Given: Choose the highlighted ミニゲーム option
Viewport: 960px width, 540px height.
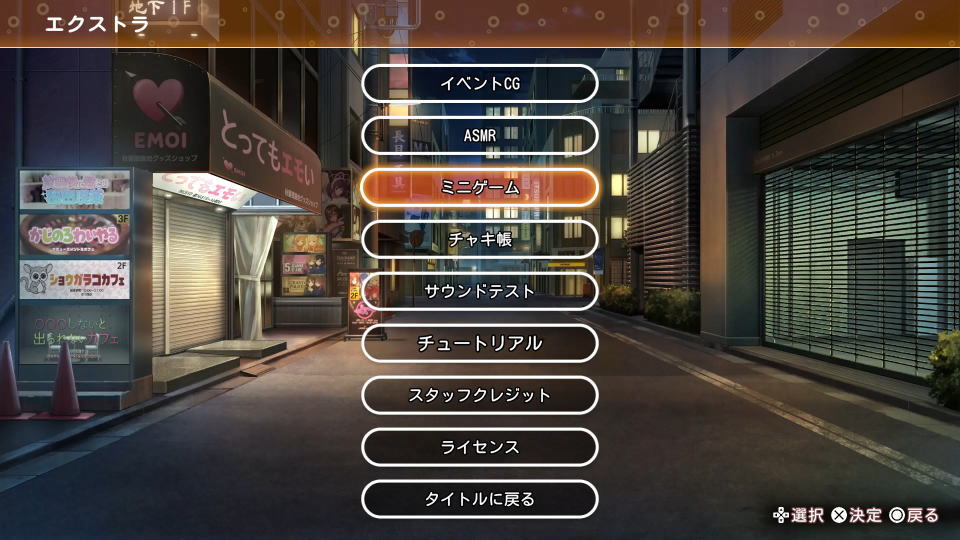Looking at the screenshot, I should (x=480, y=187).
